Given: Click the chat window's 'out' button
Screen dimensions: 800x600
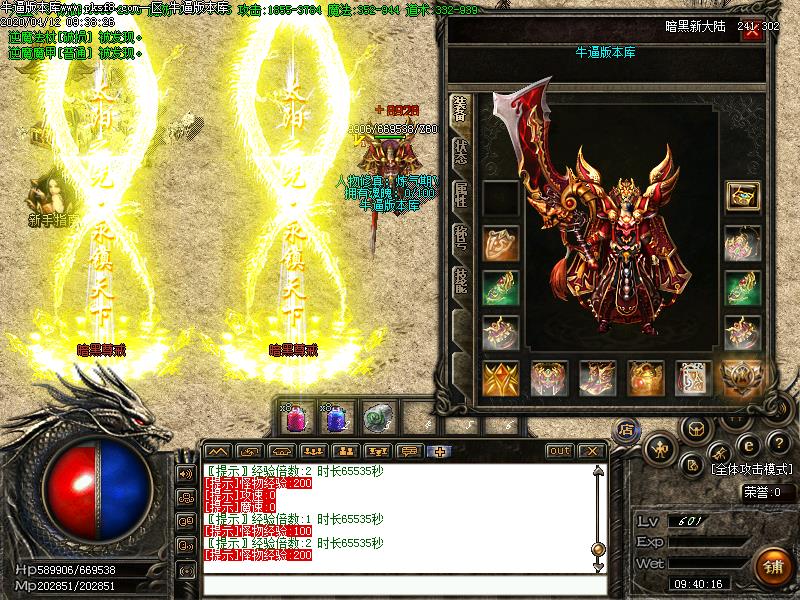Looking at the screenshot, I should coord(560,451).
